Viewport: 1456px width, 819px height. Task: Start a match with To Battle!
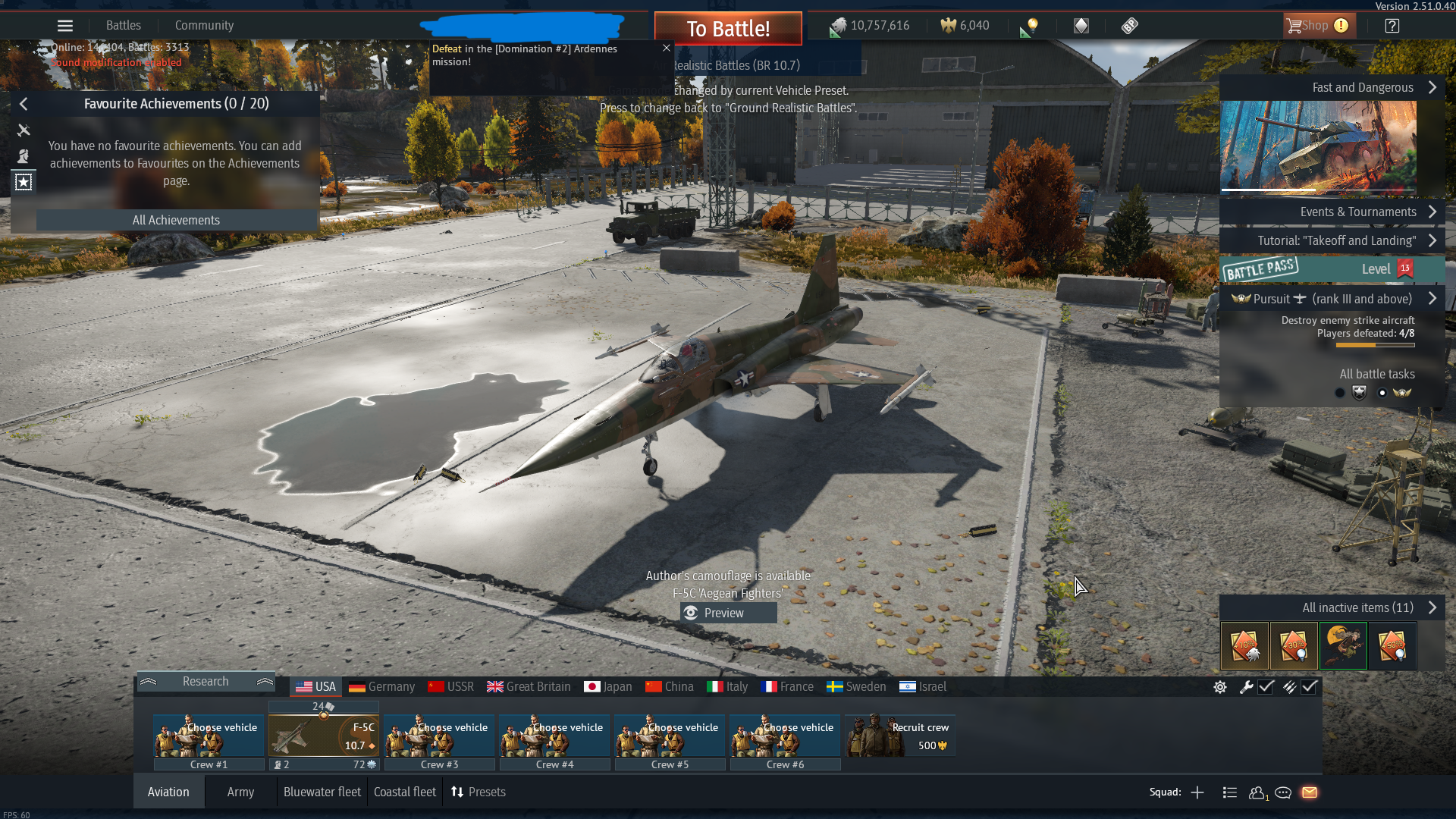click(728, 29)
